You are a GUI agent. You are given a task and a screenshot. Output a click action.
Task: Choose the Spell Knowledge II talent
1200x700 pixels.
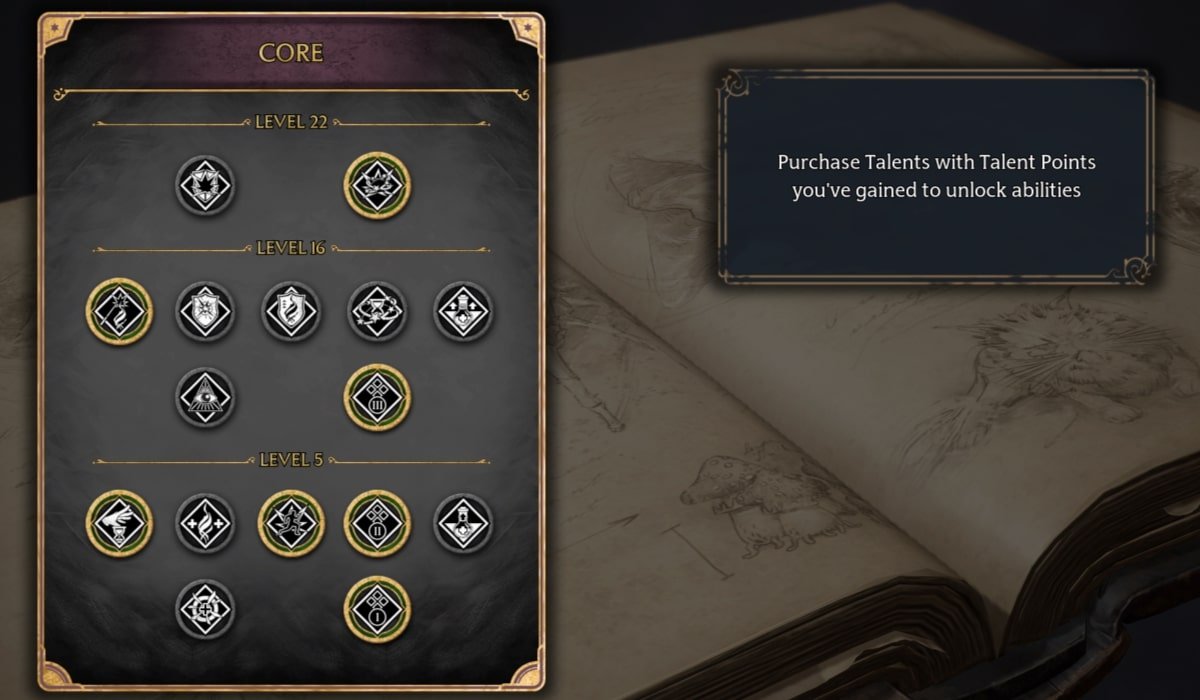tap(377, 523)
